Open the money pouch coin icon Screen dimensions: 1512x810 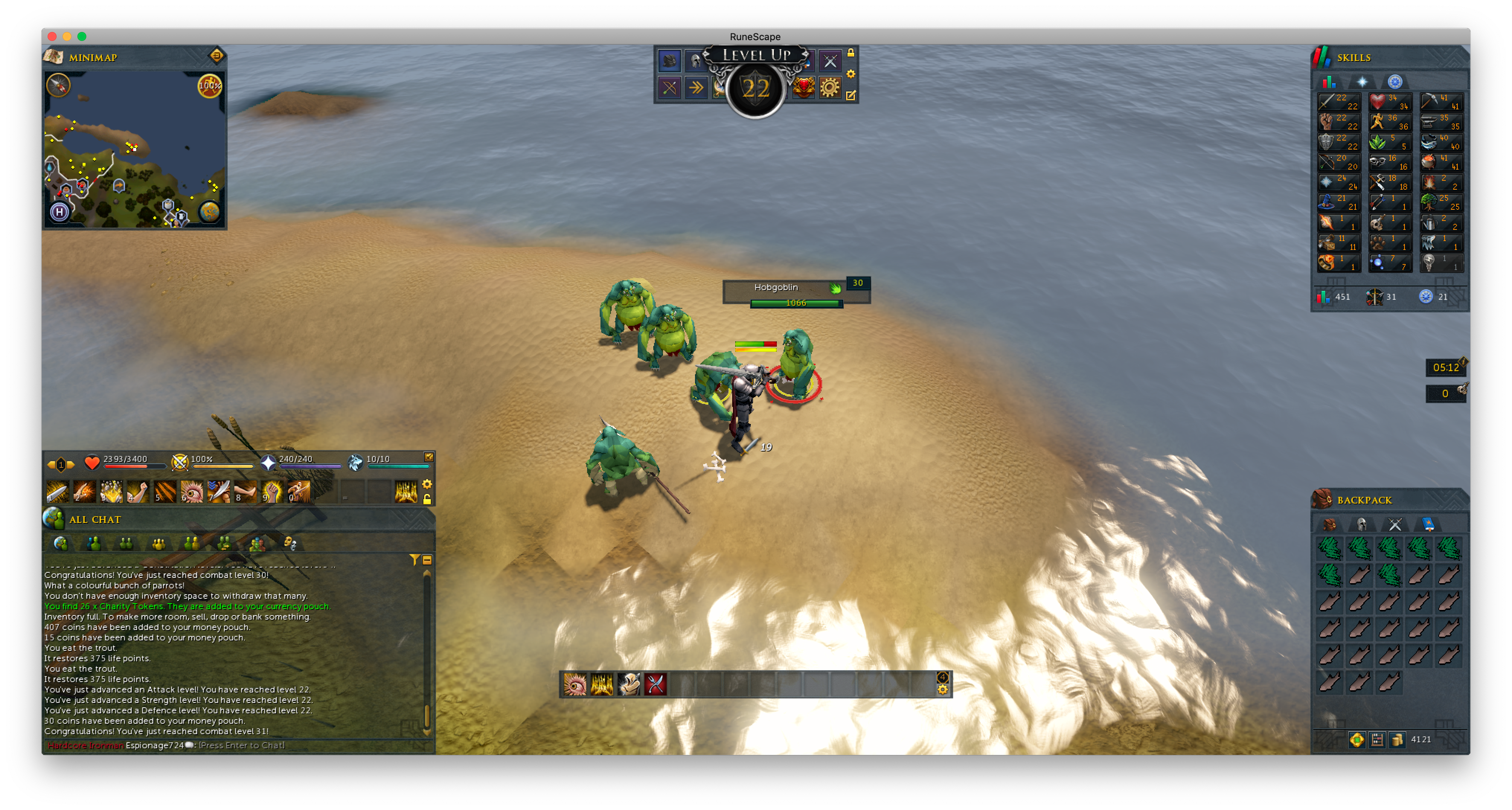click(x=1397, y=739)
